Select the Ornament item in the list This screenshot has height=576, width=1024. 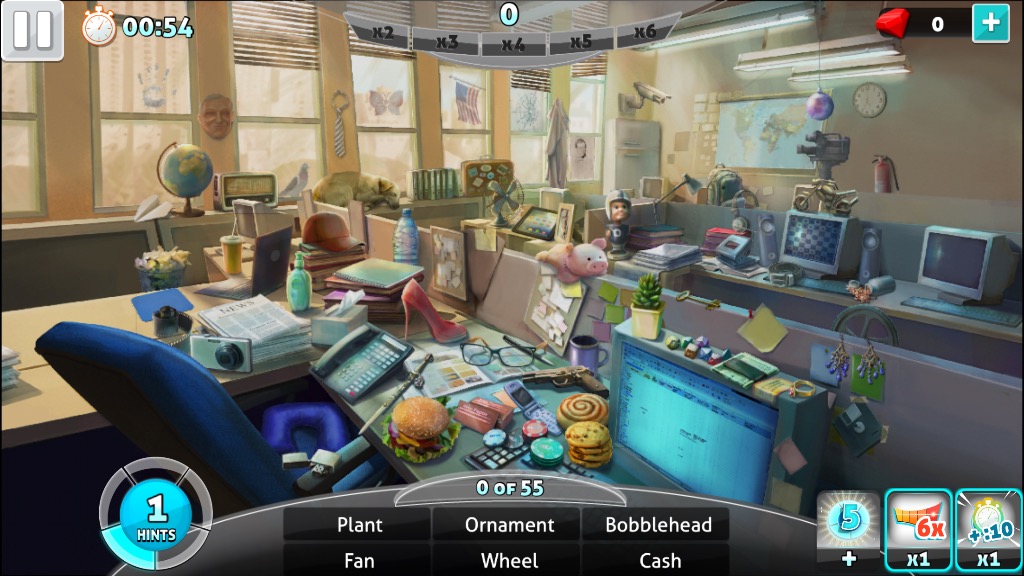pos(509,524)
